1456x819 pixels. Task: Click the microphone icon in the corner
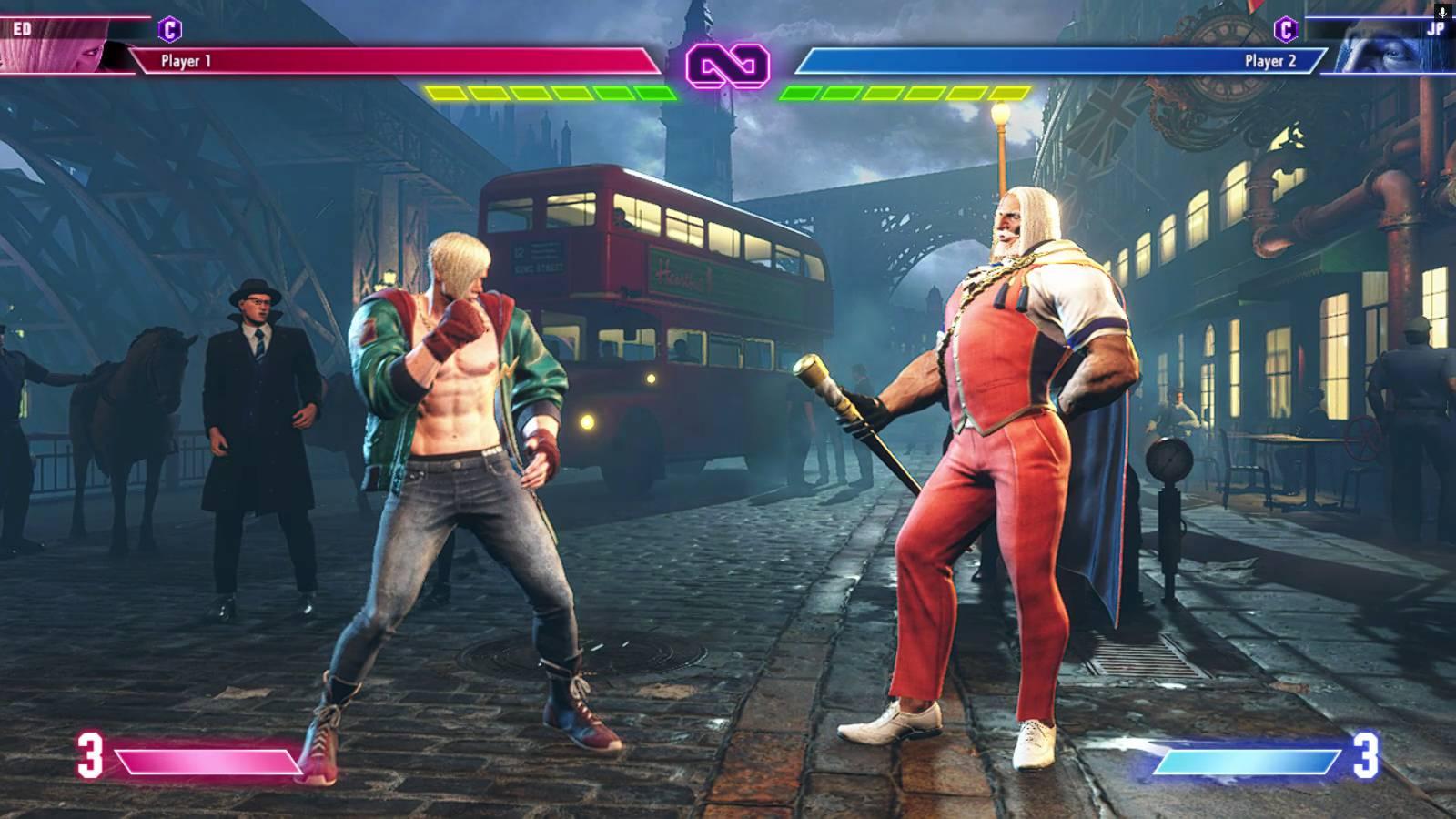[x=1442, y=12]
